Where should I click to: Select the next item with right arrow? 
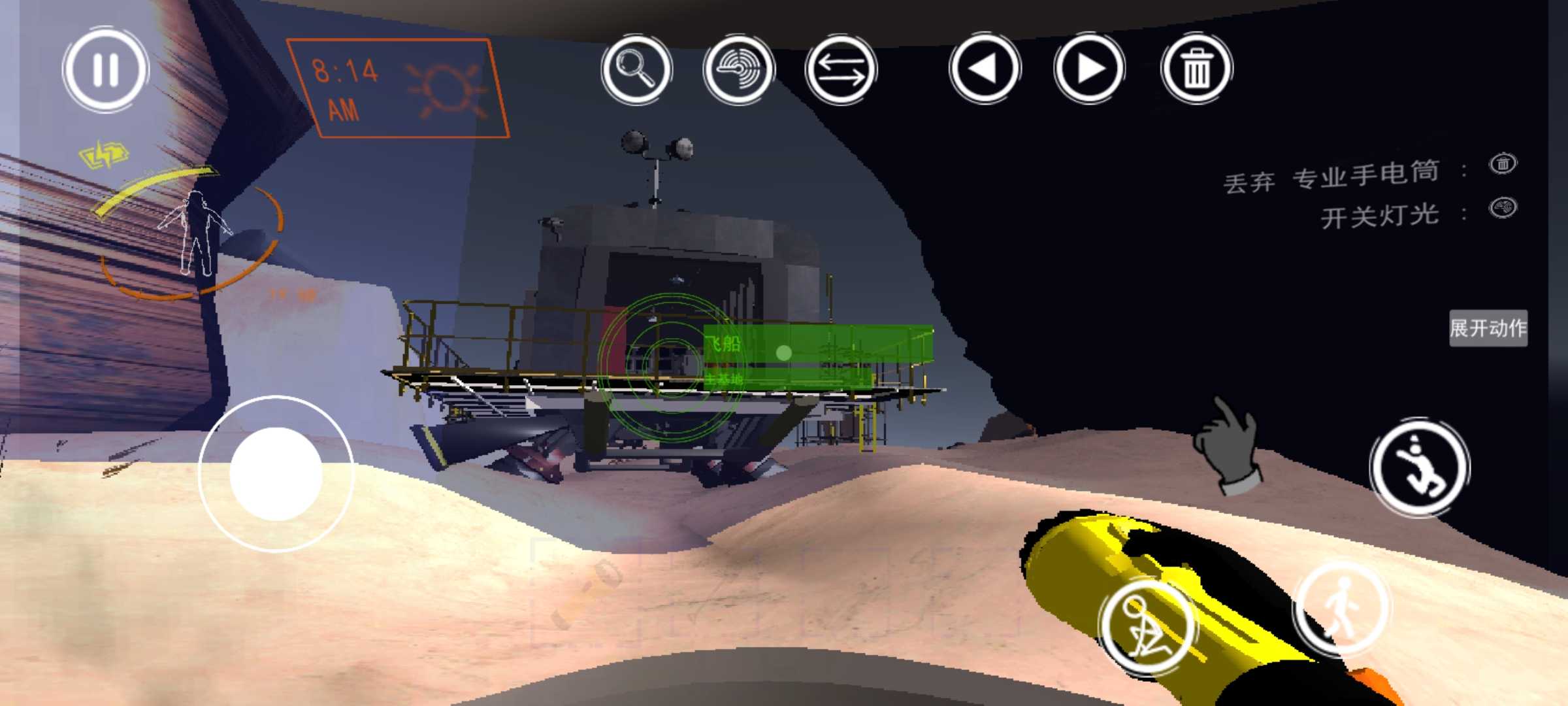[1089, 69]
